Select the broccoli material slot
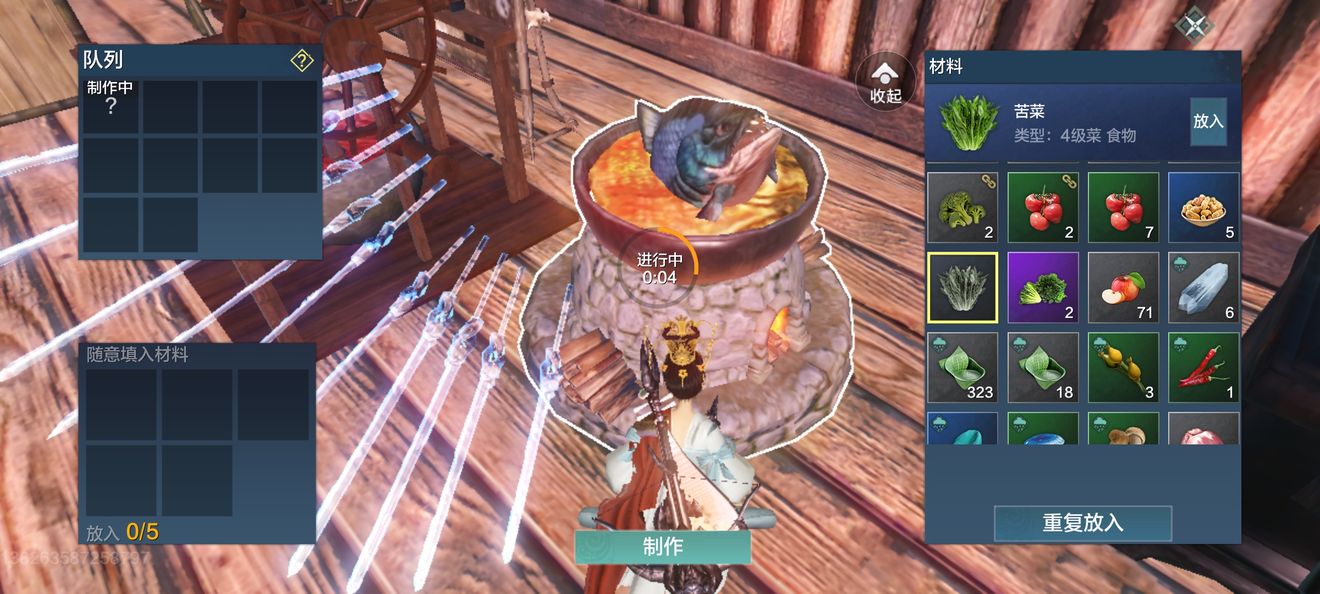 click(x=962, y=207)
